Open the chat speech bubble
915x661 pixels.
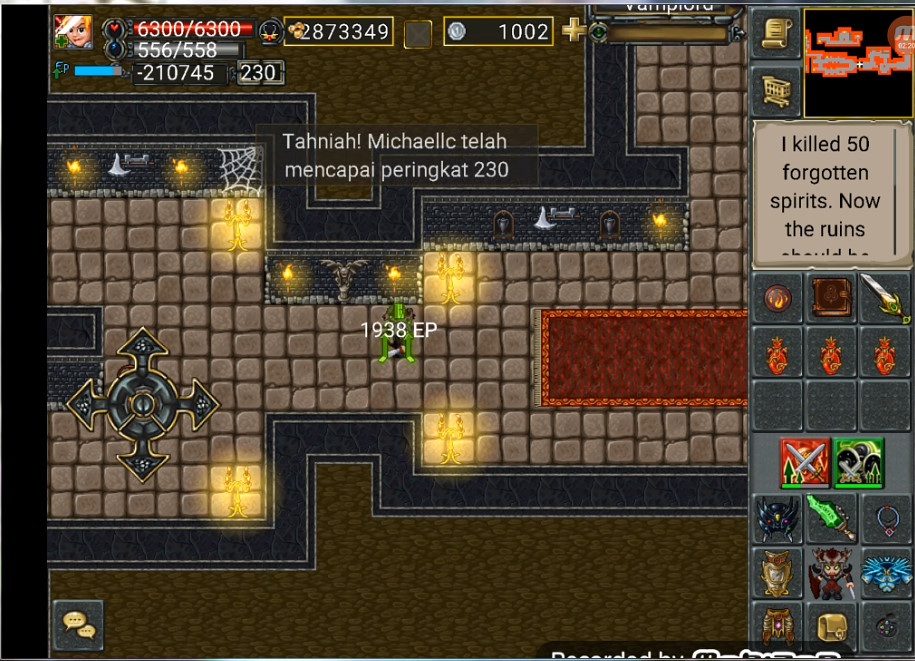pos(77,622)
